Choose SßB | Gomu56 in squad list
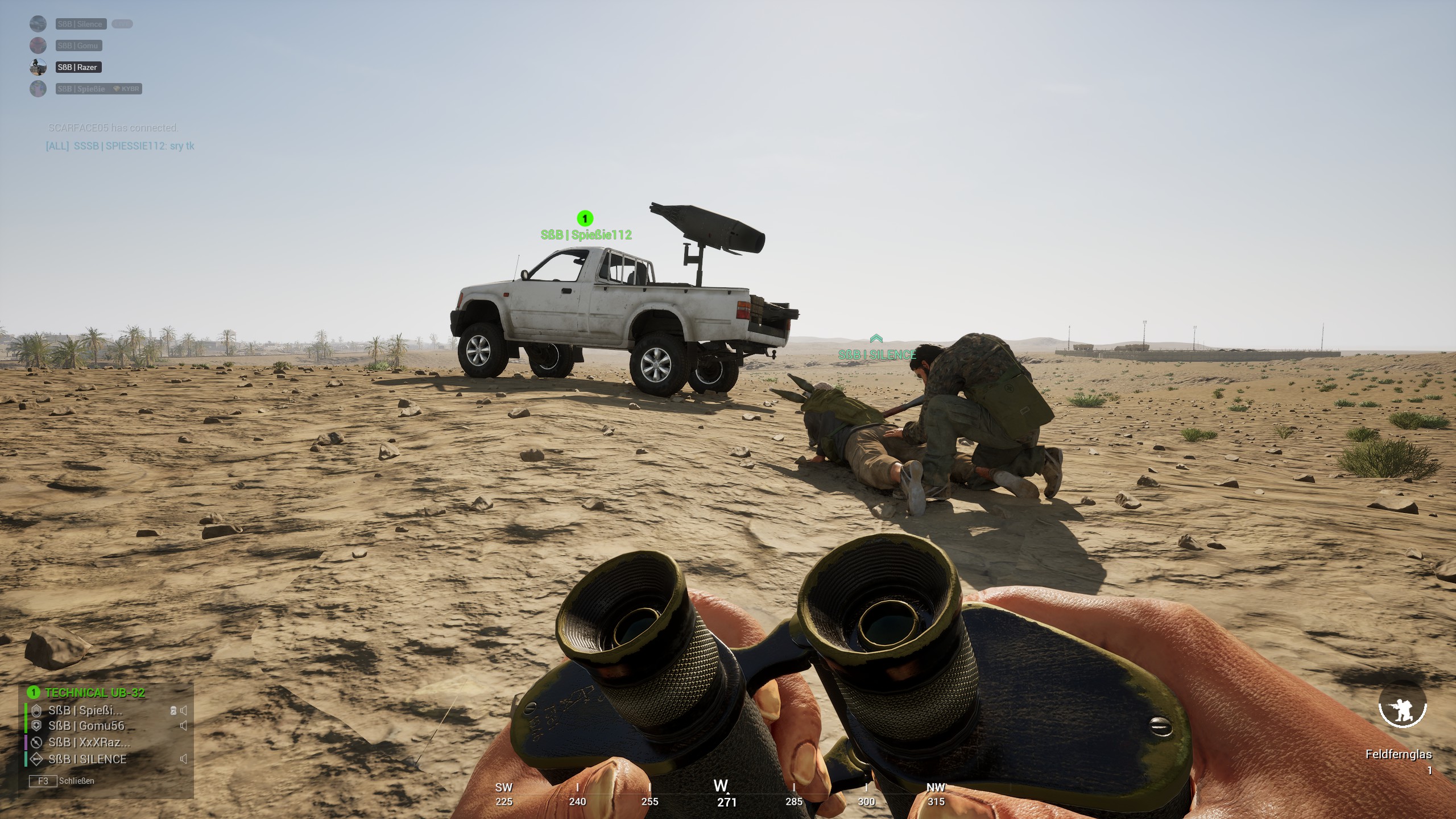 (86, 726)
